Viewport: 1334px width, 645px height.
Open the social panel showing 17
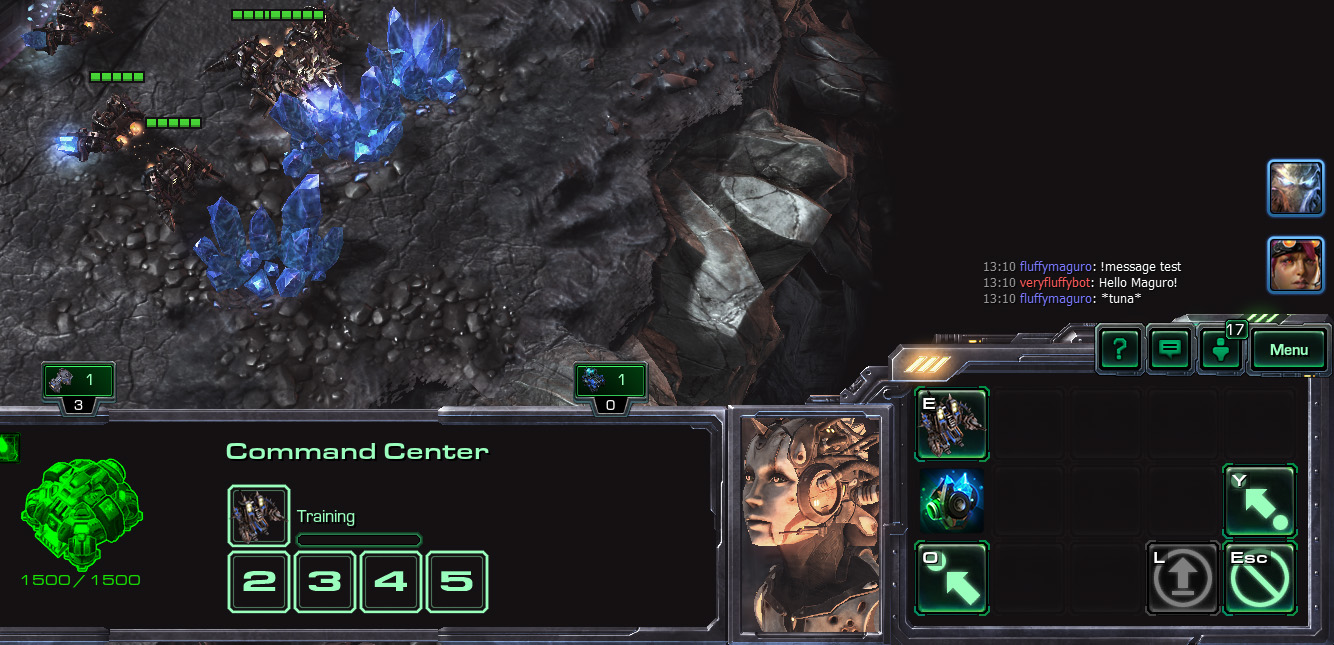point(1221,350)
